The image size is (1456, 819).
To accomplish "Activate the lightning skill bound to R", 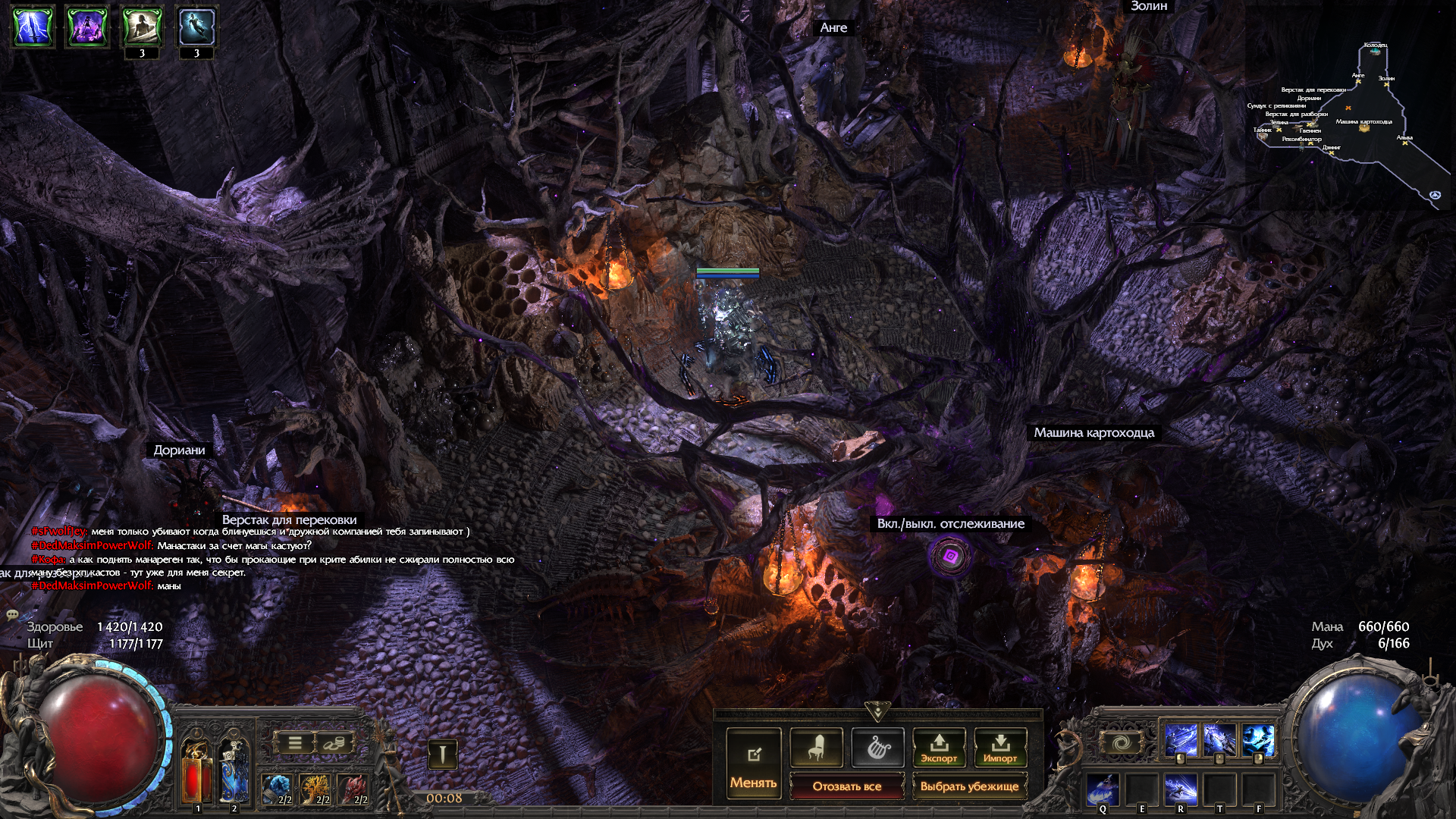I will pyautogui.click(x=1181, y=789).
